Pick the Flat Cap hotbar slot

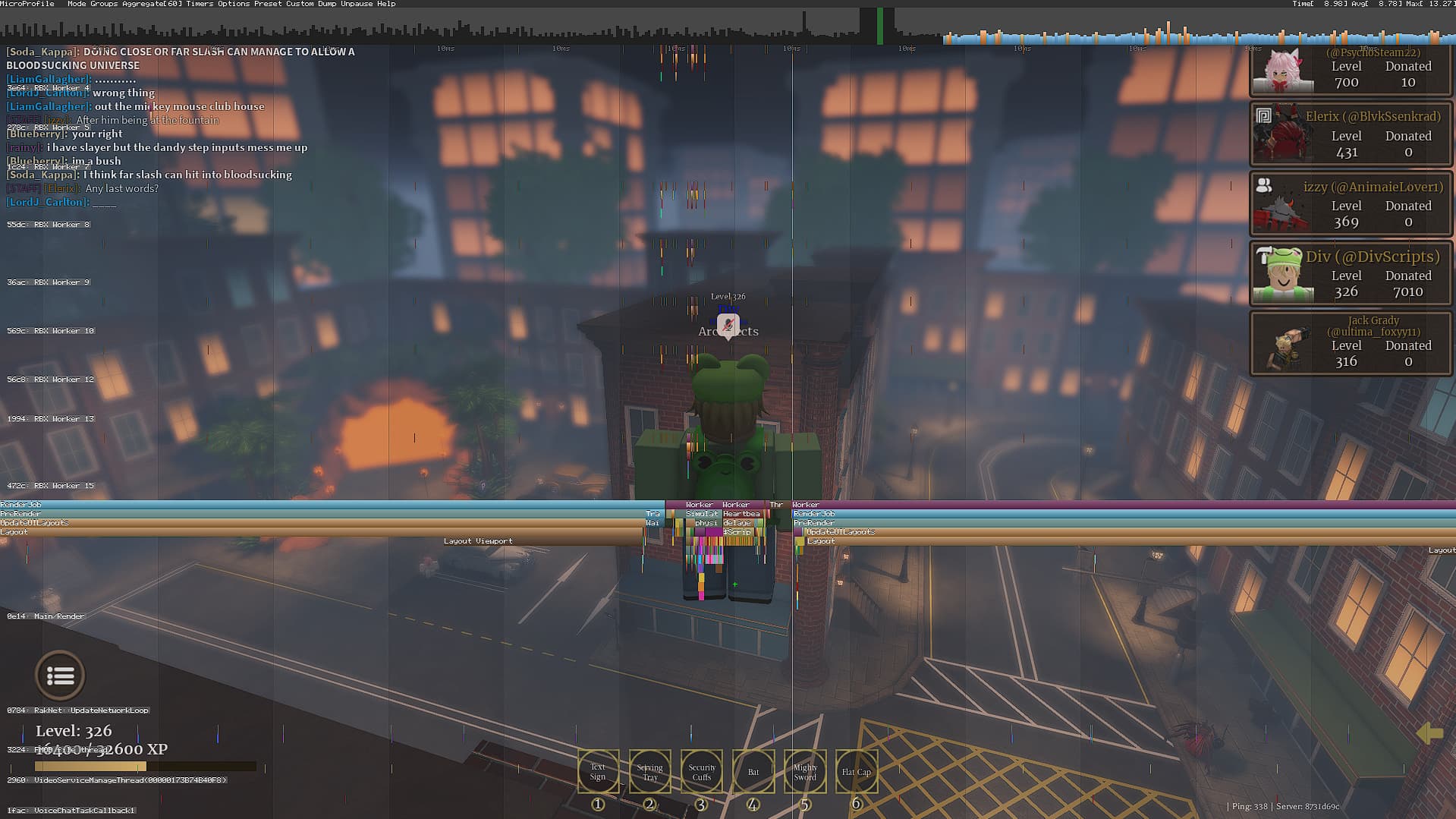tap(857, 771)
